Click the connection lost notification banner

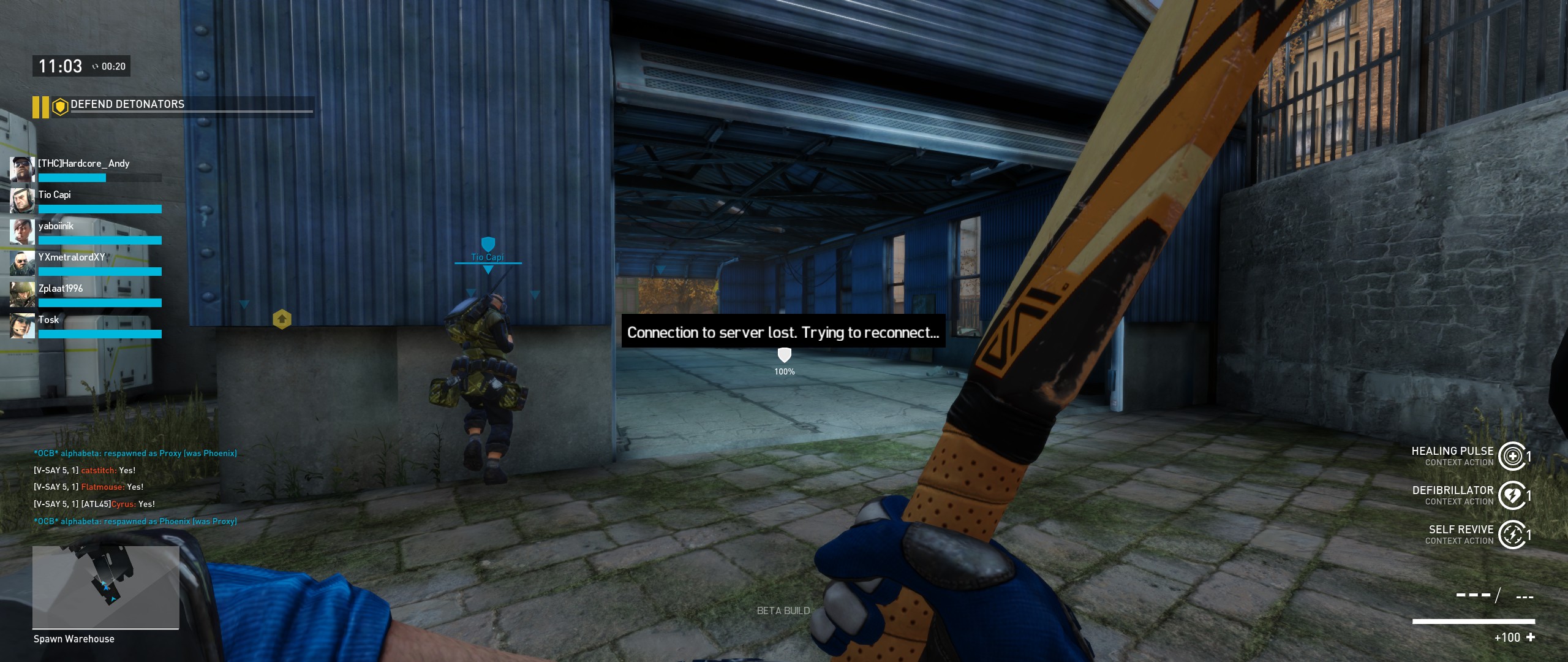(x=783, y=332)
